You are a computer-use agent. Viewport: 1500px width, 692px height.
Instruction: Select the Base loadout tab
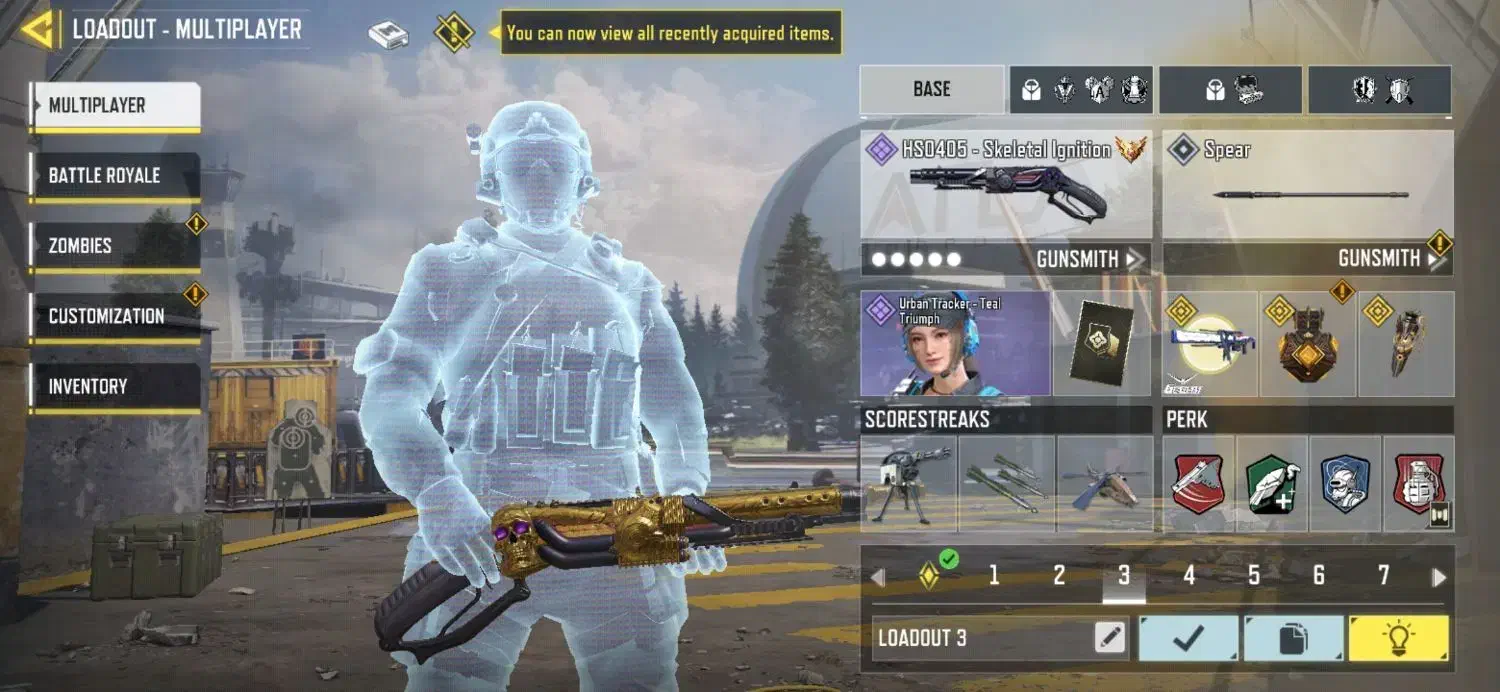coord(932,89)
